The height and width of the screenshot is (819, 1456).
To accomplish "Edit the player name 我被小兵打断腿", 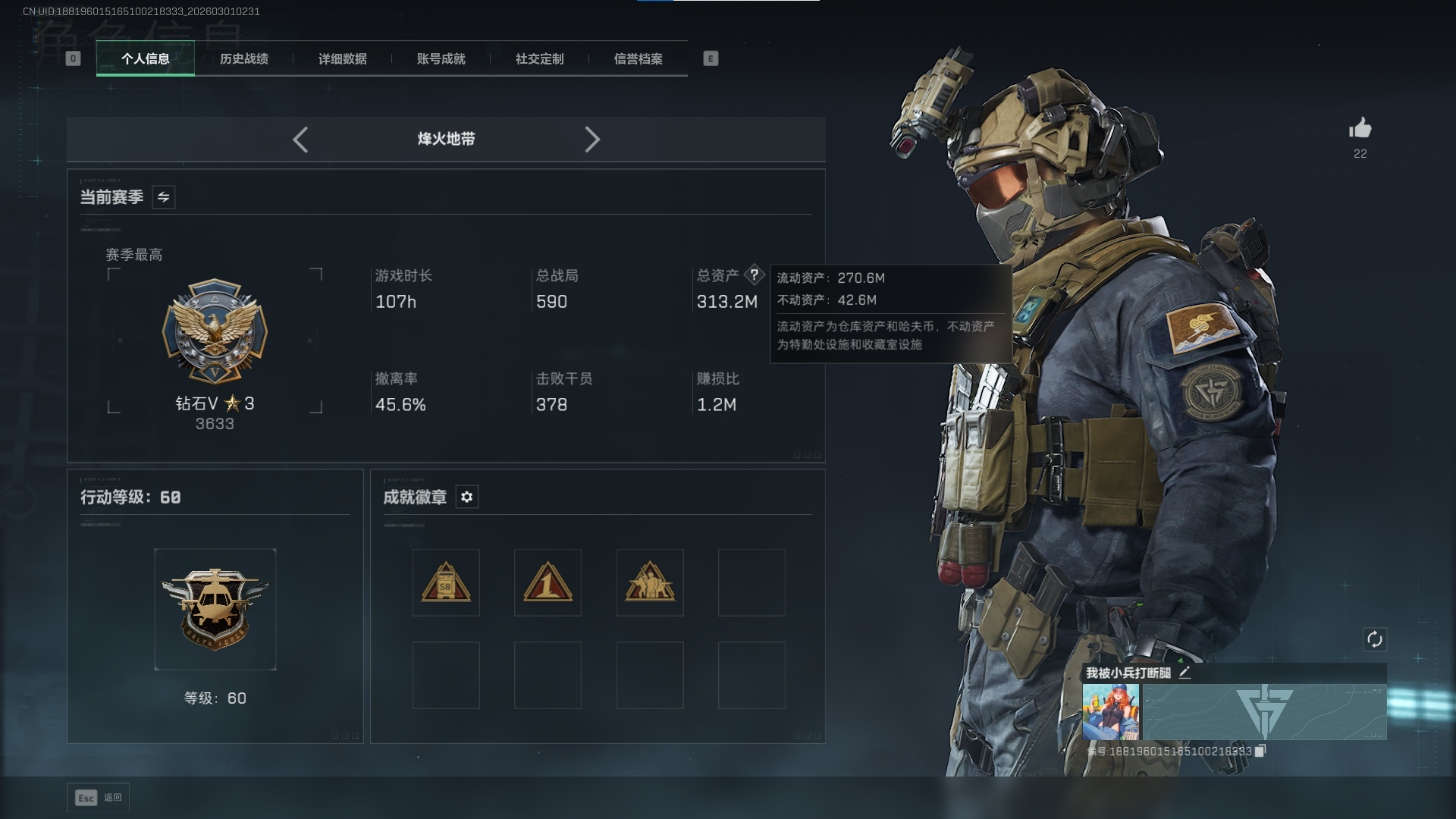I will pyautogui.click(x=1185, y=673).
